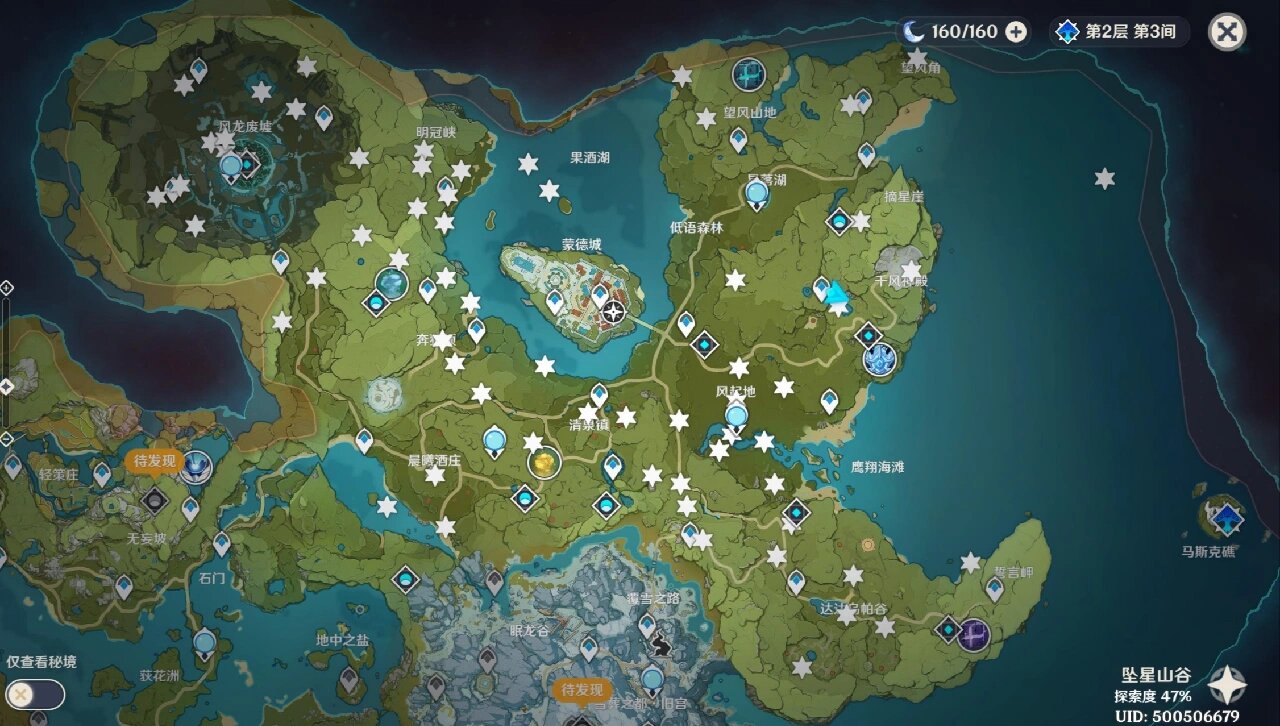Toggle the 仅查看秘境 domains-only switch
The image size is (1280, 726).
coord(35,694)
